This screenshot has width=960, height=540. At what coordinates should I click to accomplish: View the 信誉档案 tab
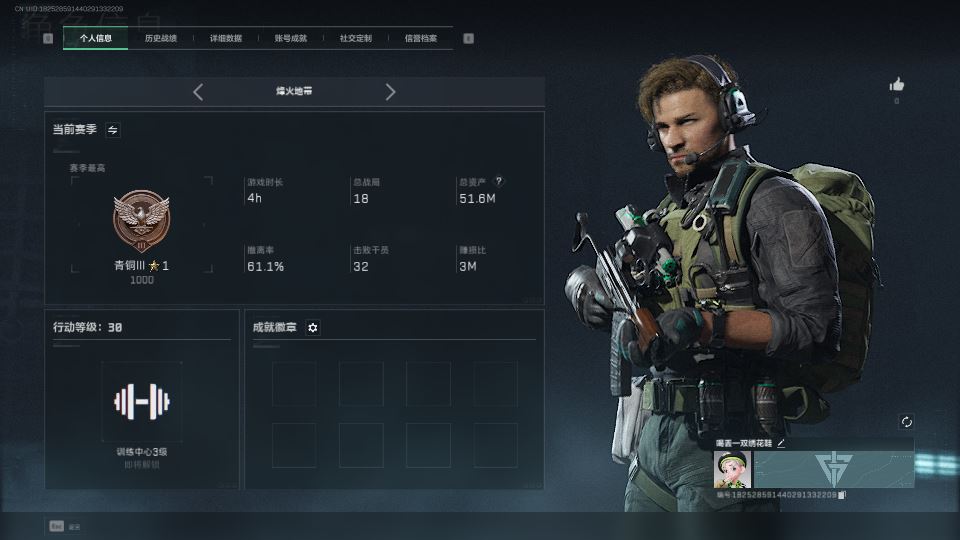(x=420, y=39)
